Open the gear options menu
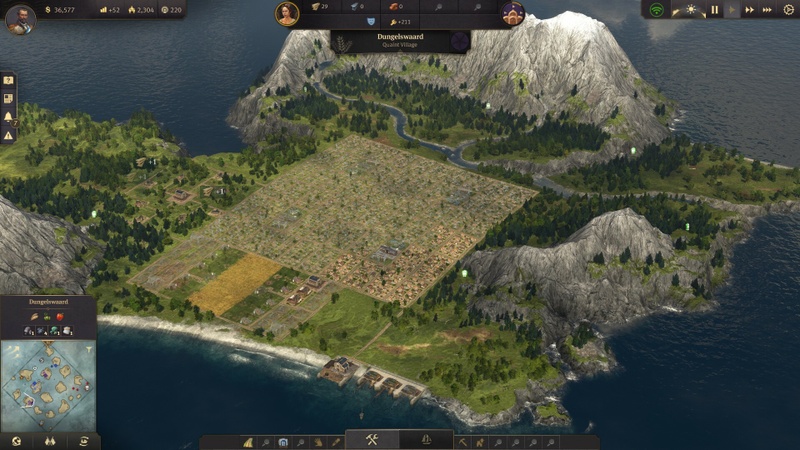The image size is (800, 450). (x=787, y=10)
